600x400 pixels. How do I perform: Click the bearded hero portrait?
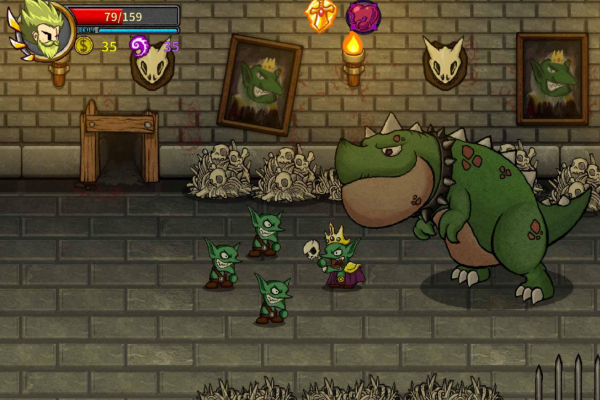point(43,29)
